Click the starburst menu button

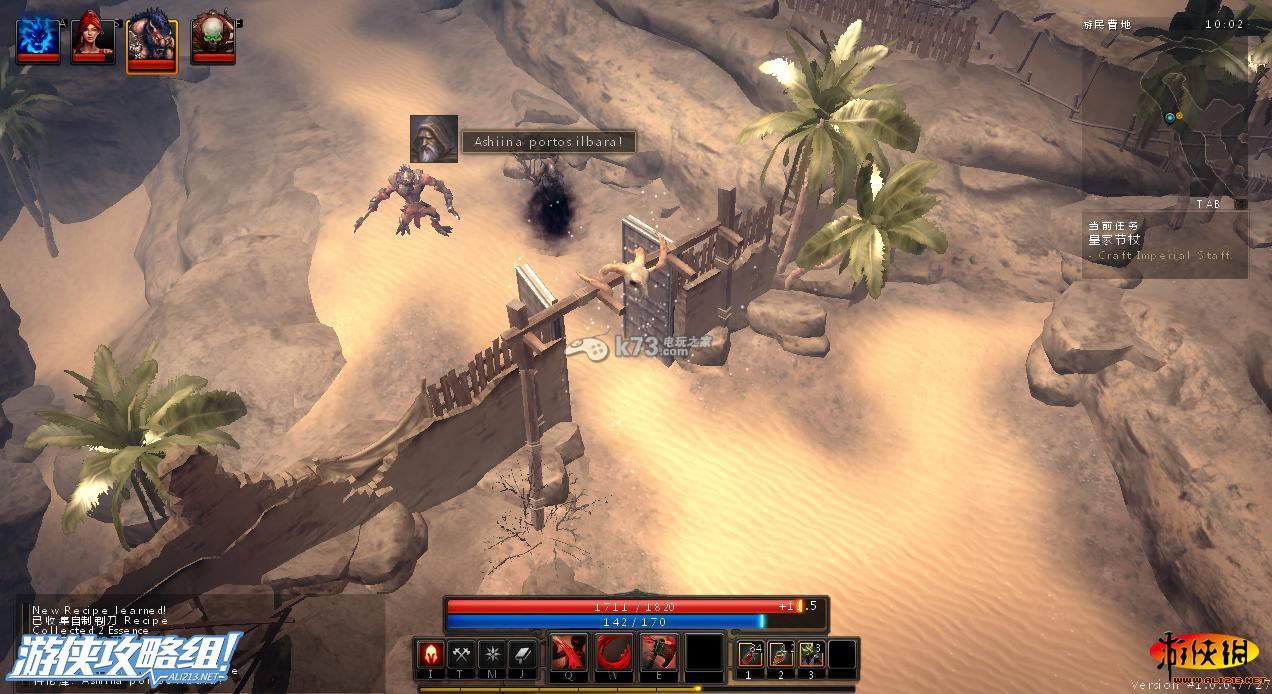point(492,654)
